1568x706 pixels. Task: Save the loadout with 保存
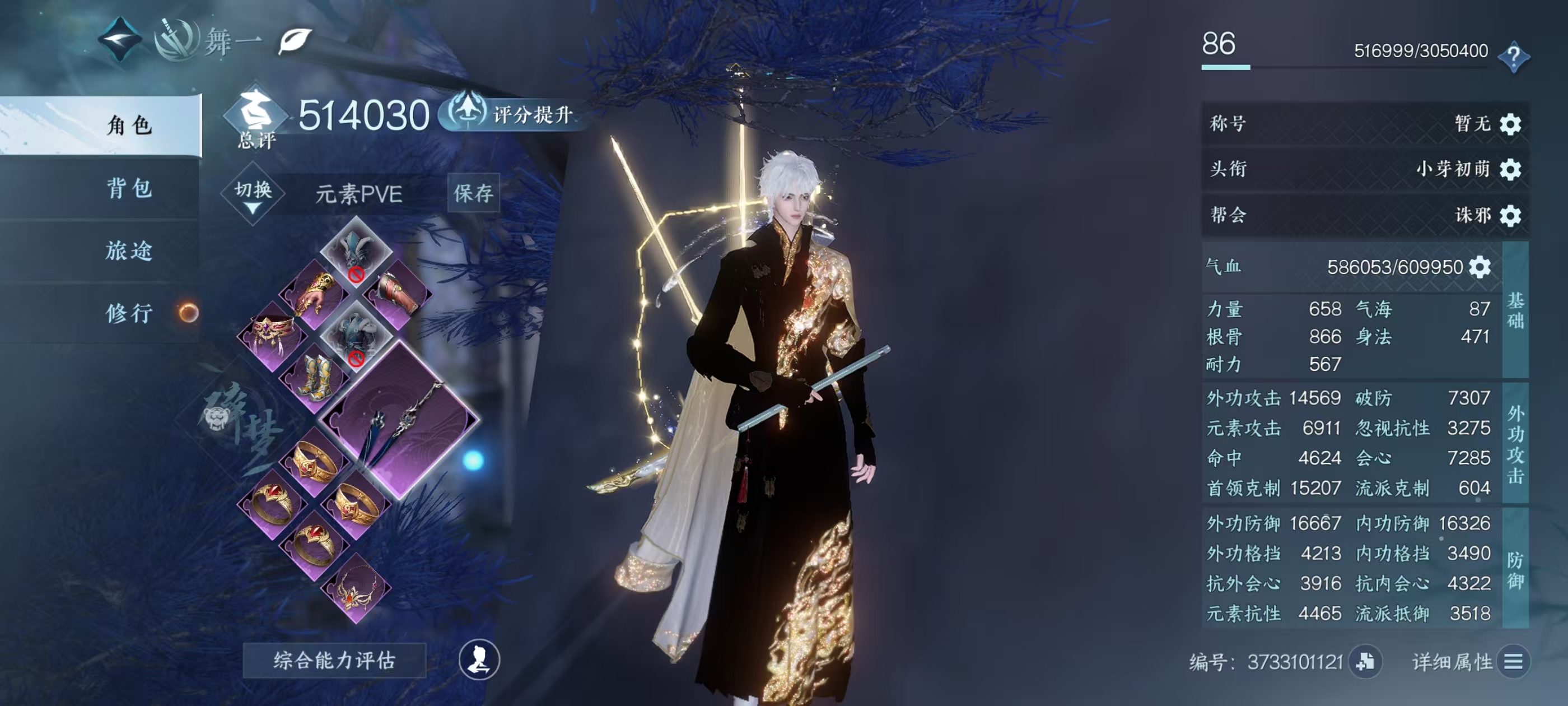click(x=473, y=194)
